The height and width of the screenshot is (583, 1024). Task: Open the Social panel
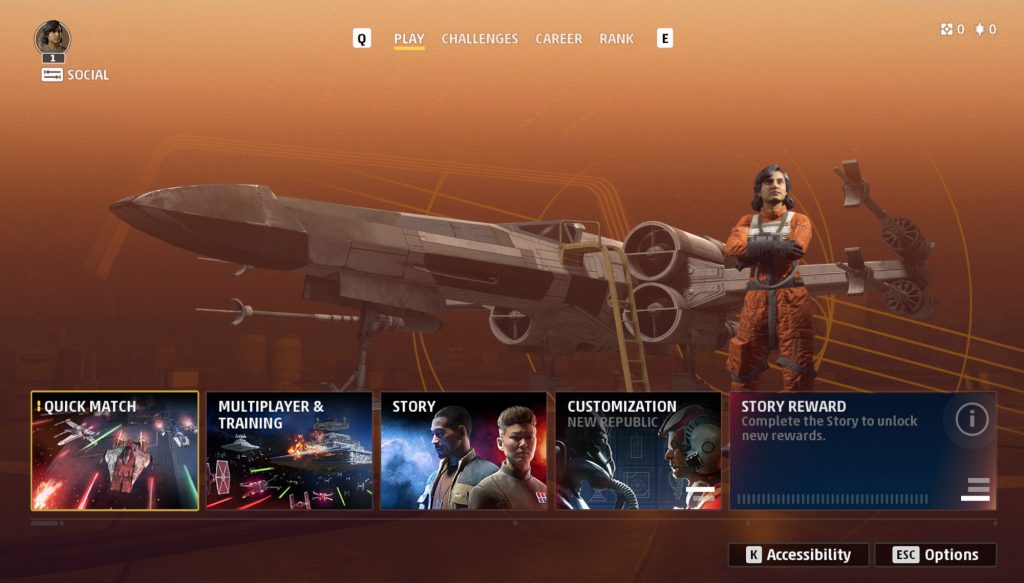pyautogui.click(x=76, y=75)
